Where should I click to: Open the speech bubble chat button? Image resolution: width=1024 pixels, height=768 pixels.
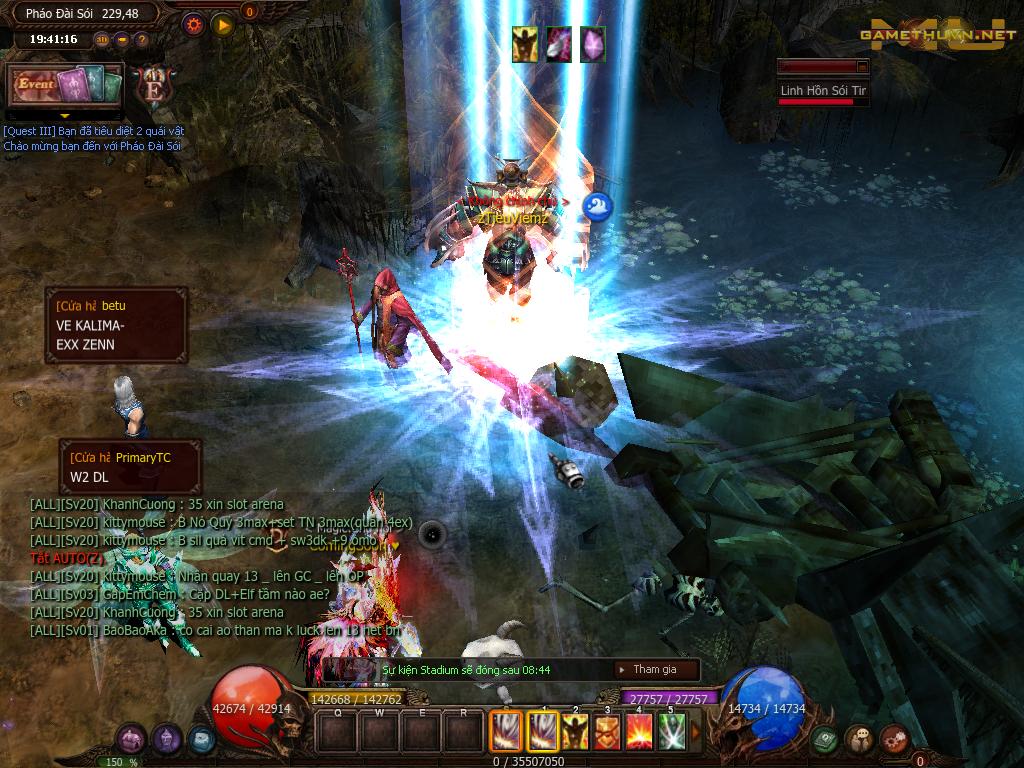coord(859,739)
